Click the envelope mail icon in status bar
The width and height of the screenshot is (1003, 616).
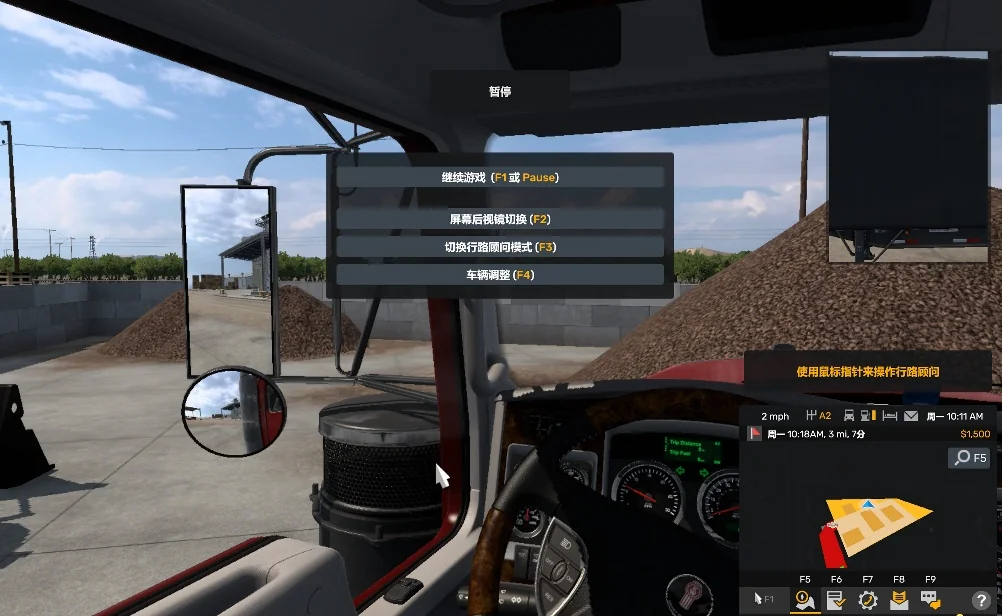coord(911,416)
